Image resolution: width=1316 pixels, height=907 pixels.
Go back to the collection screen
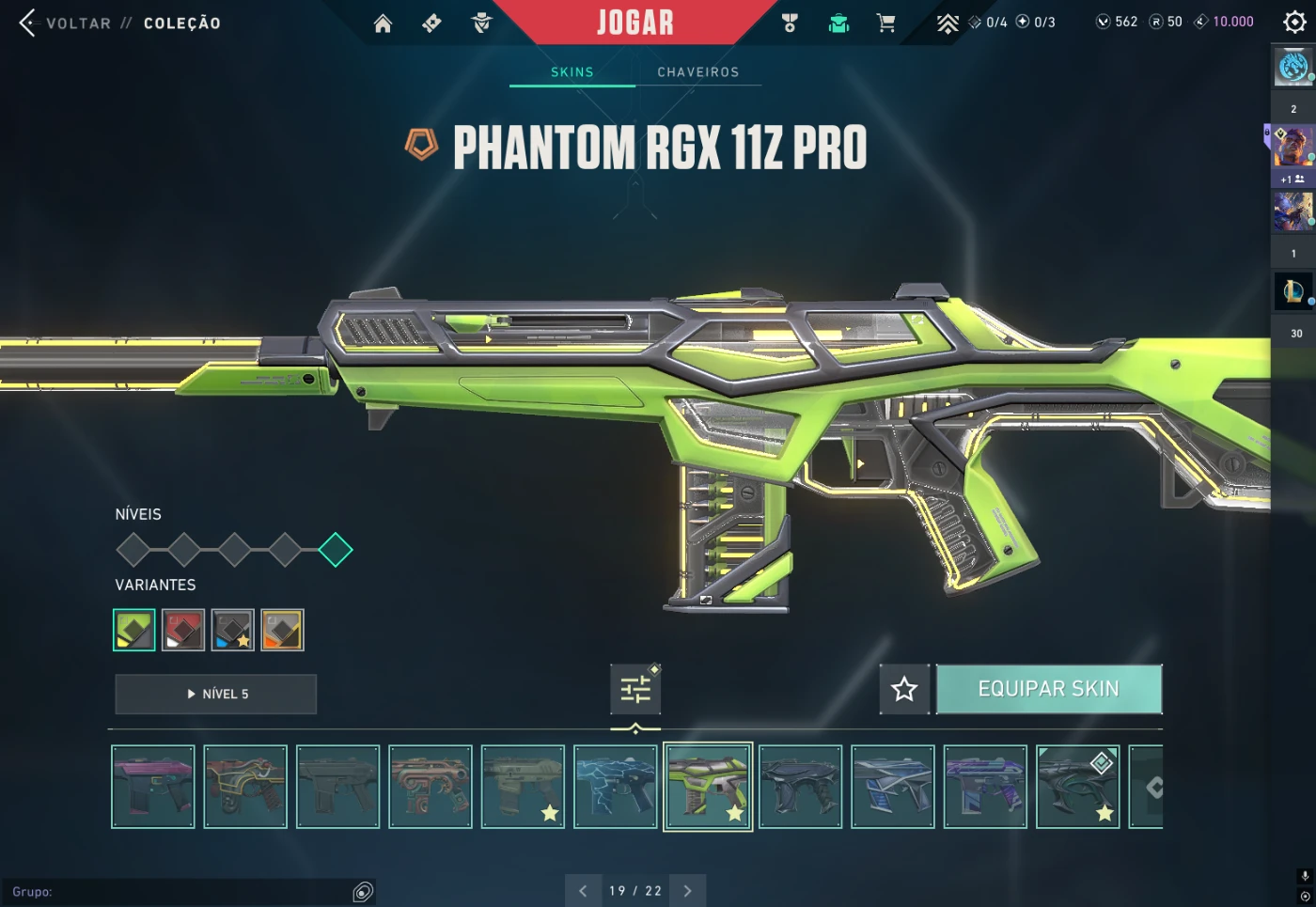pos(28,23)
